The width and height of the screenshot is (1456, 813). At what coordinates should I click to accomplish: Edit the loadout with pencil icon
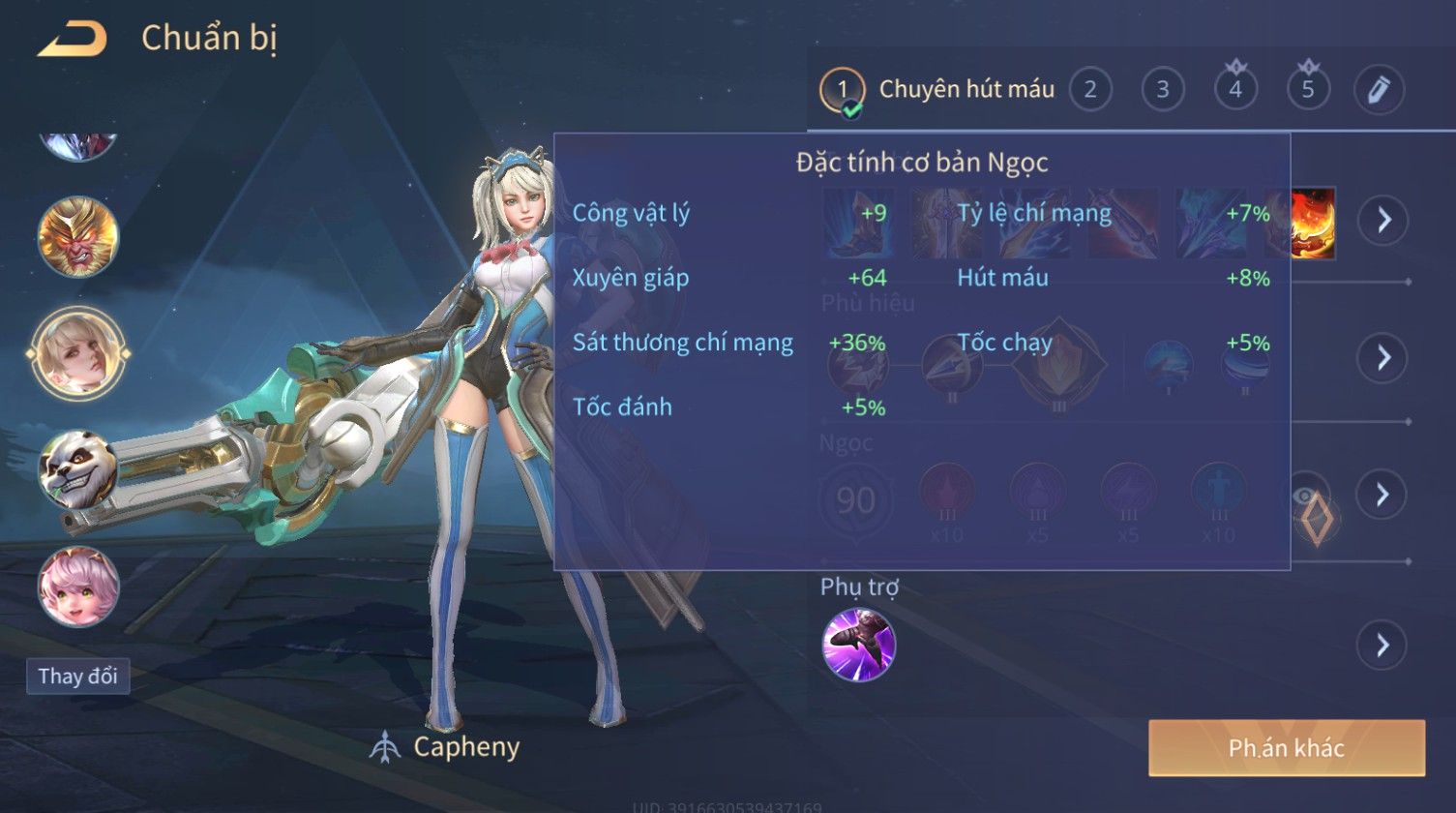point(1379,90)
